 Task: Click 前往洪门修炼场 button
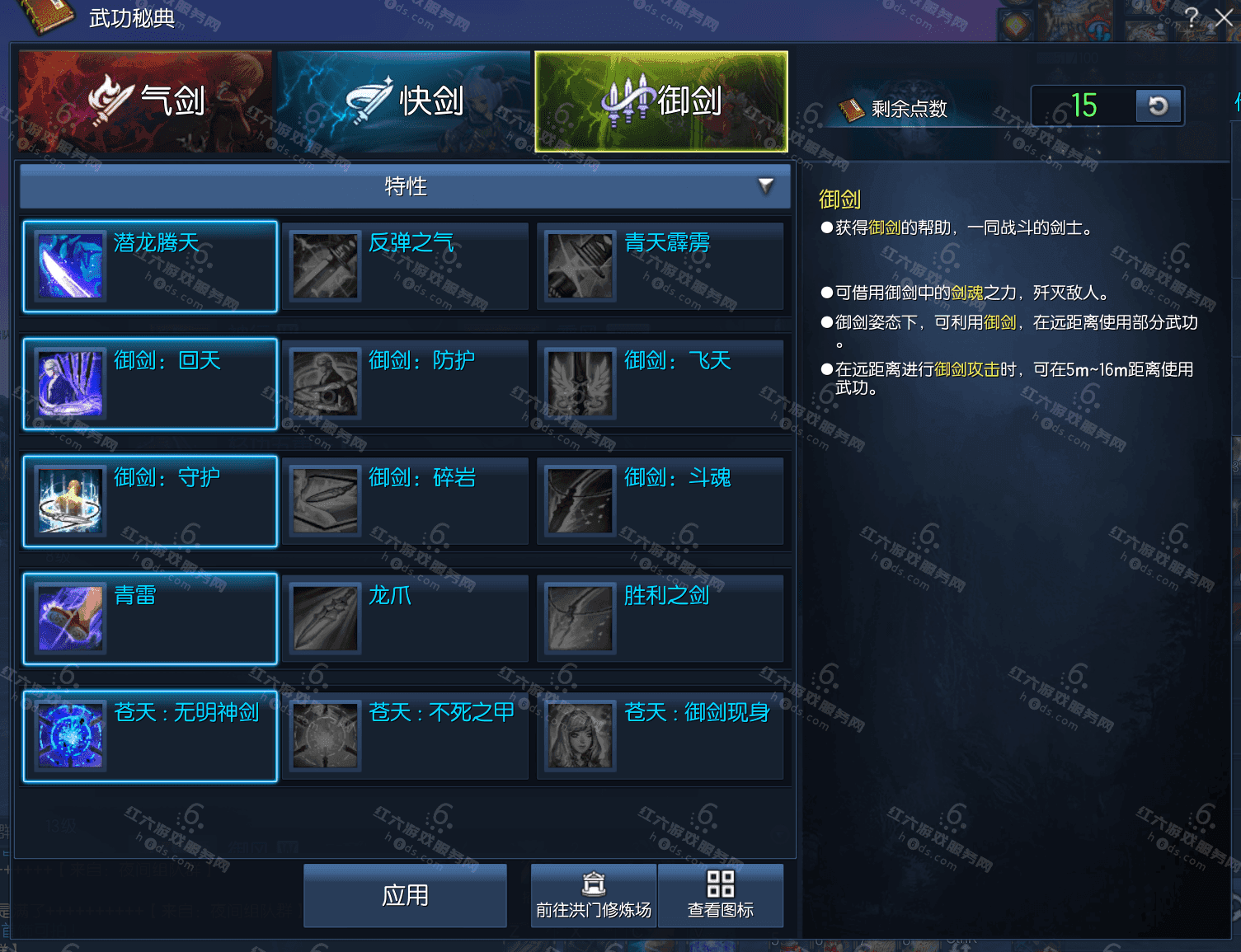(x=593, y=895)
